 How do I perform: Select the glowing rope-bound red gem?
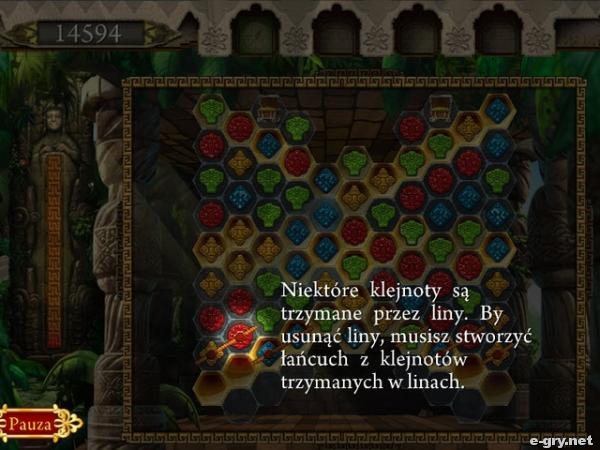240,334
